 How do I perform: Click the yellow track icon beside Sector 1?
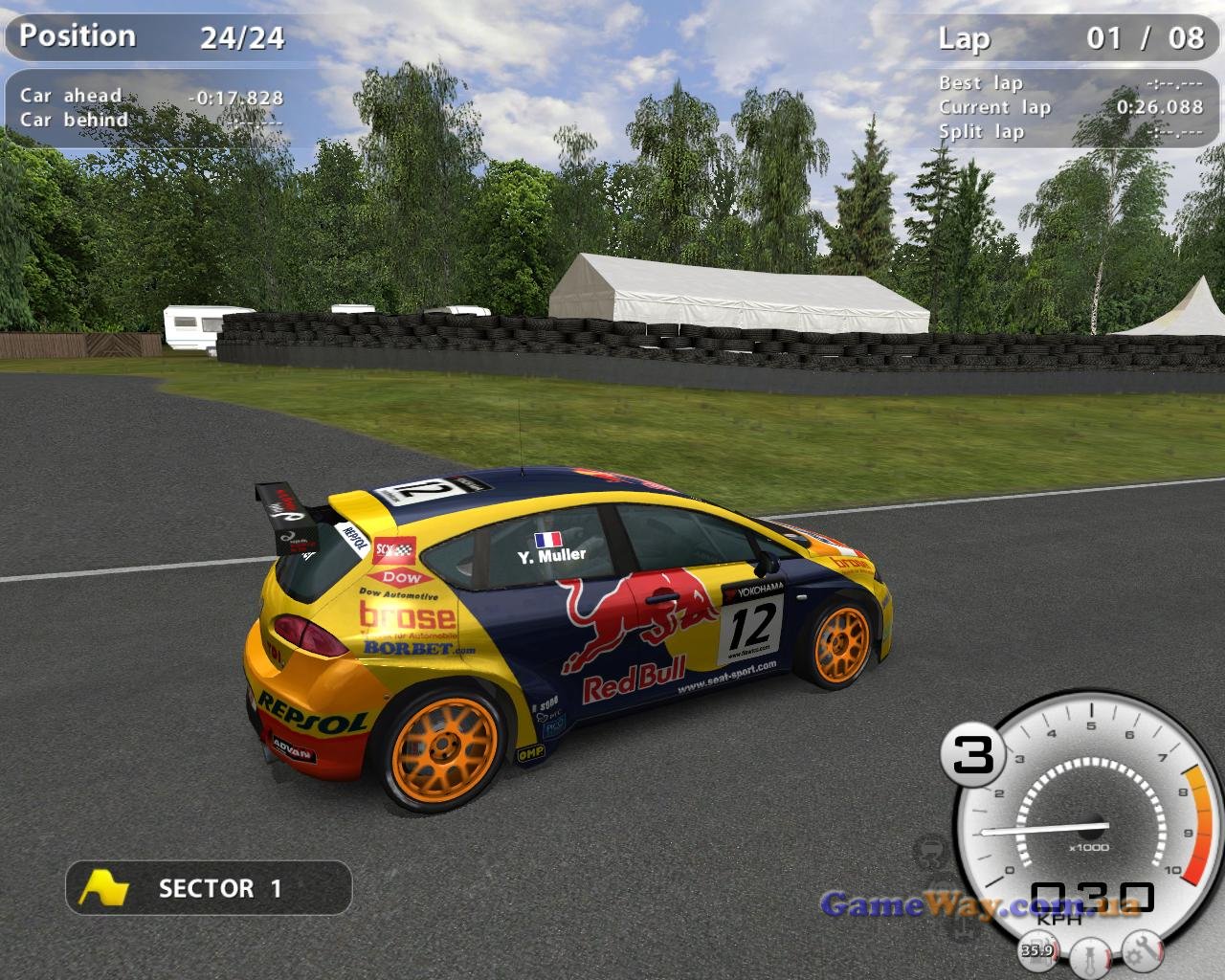[103, 888]
